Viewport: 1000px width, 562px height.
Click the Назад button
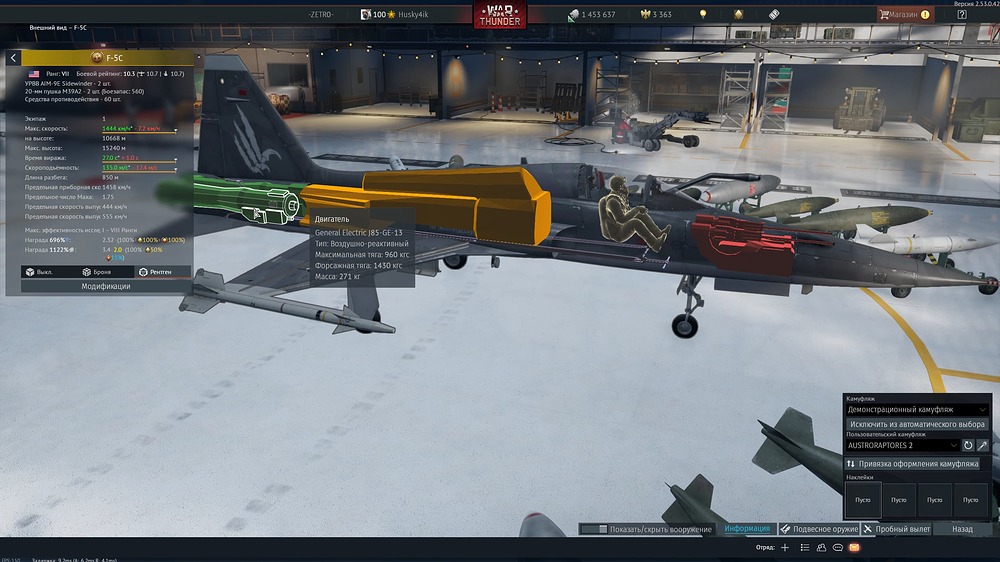(962, 529)
